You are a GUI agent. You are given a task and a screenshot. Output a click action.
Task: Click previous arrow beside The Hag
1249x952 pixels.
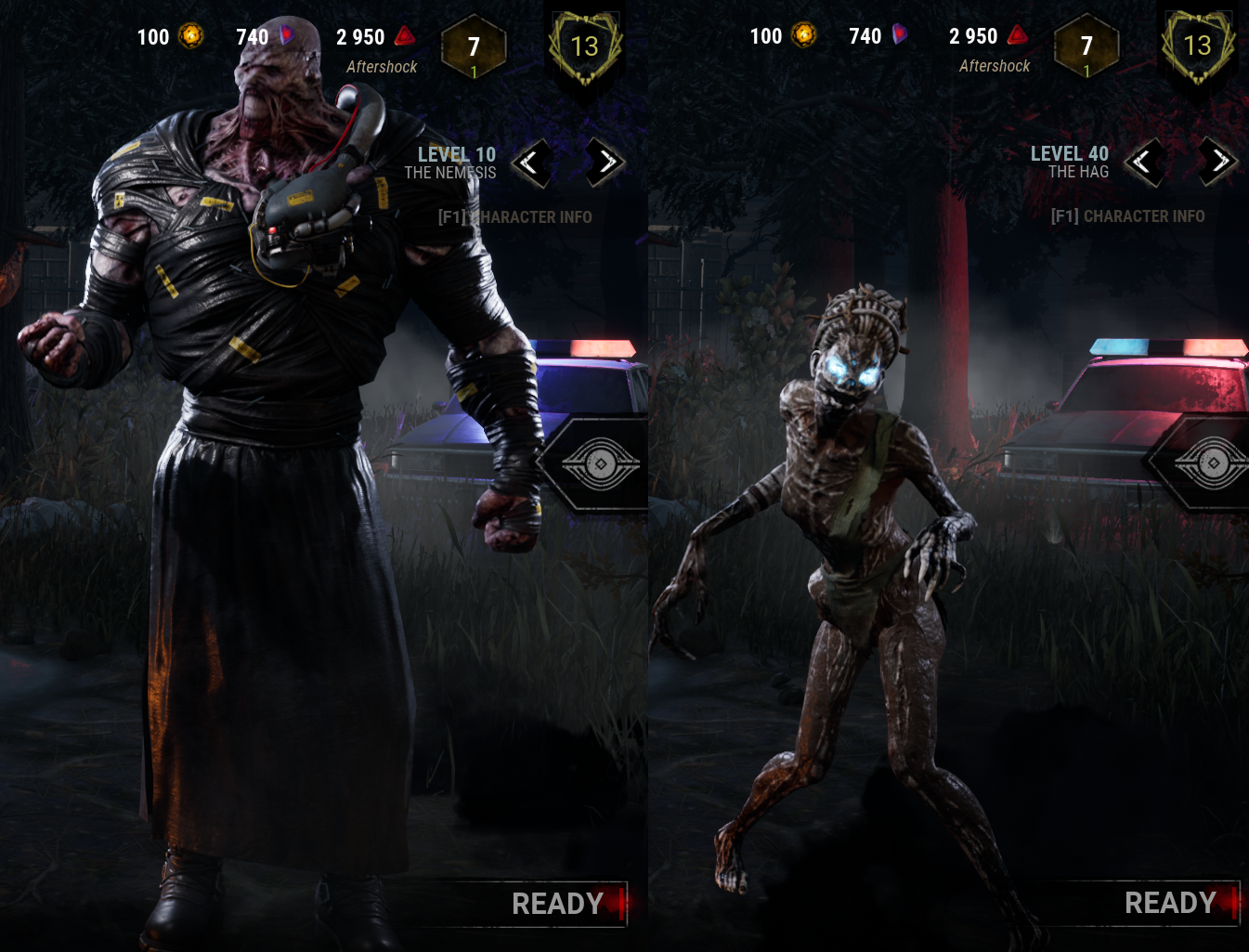(x=1144, y=163)
